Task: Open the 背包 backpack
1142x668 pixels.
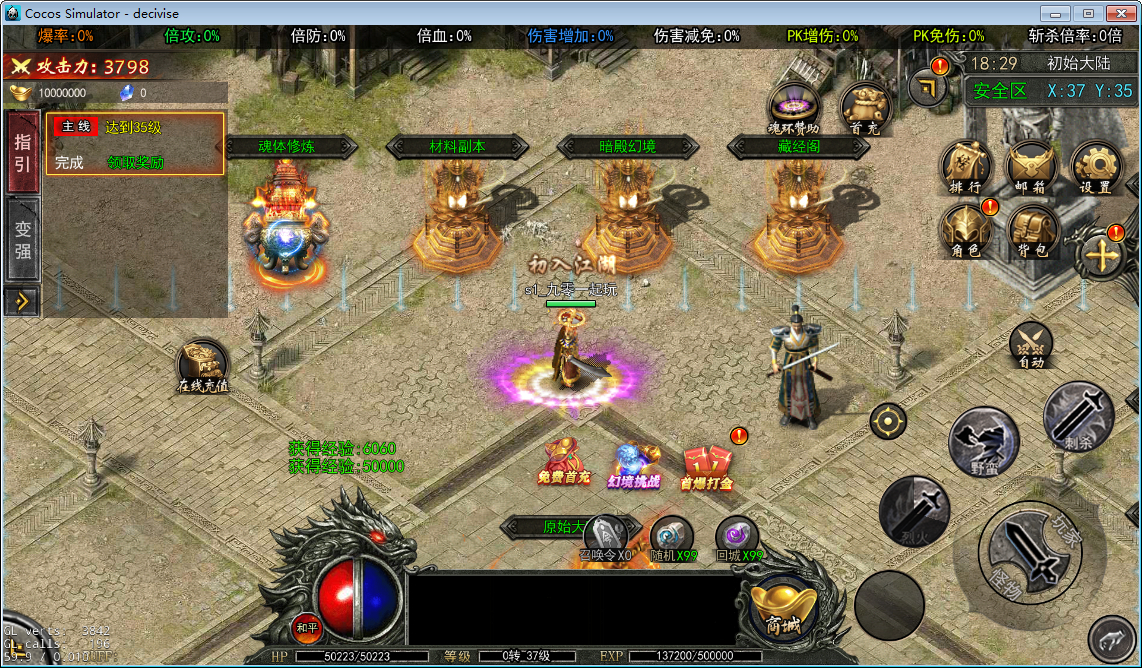Action: [1032, 230]
